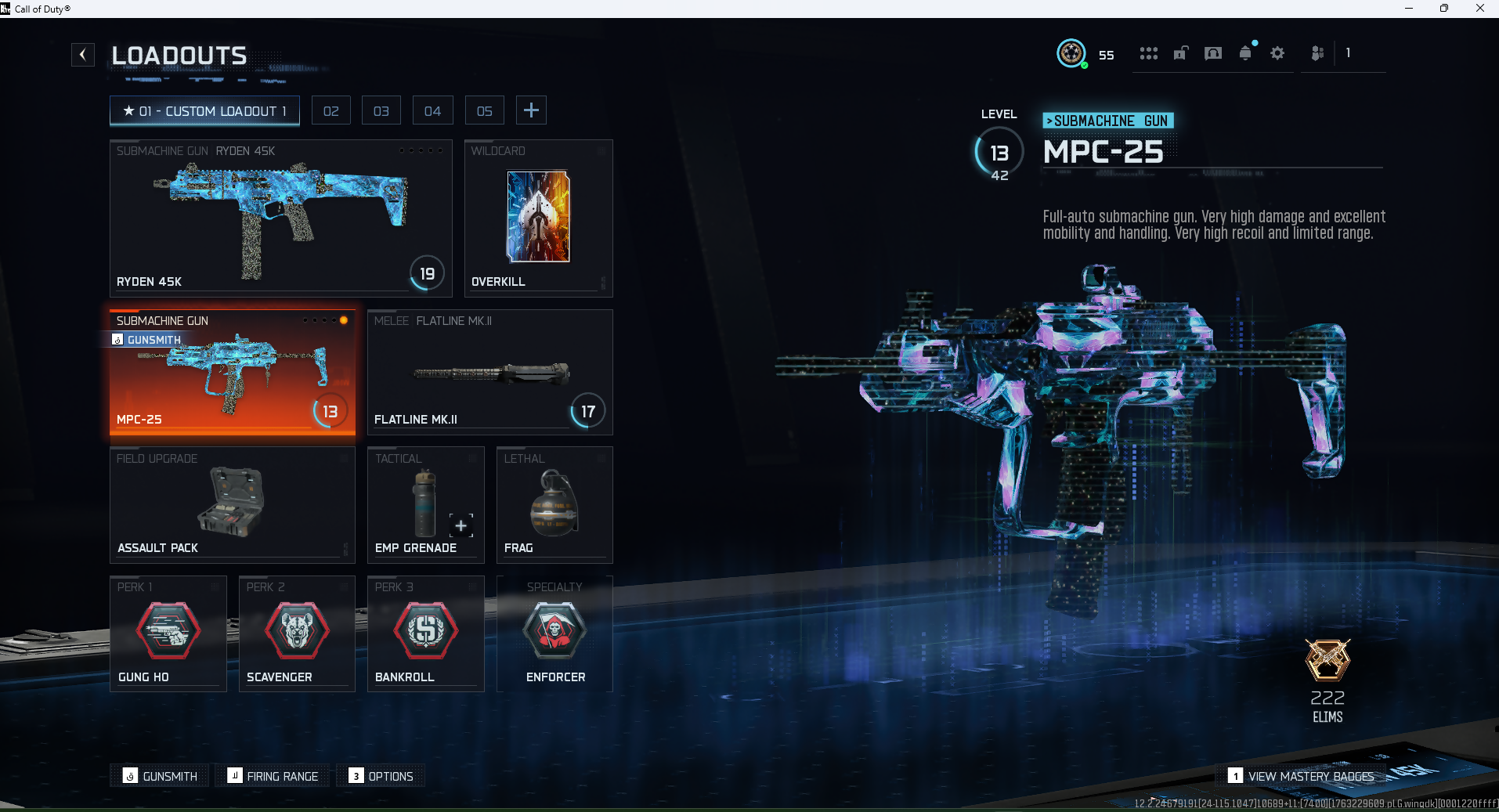Select the 01 Custom Loadout 1 tab

[x=204, y=111]
